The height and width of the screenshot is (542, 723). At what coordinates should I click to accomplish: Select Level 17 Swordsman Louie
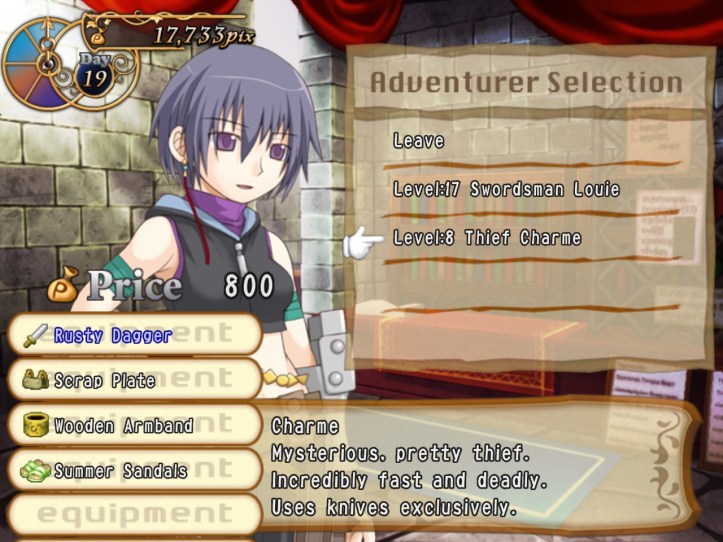click(506, 189)
